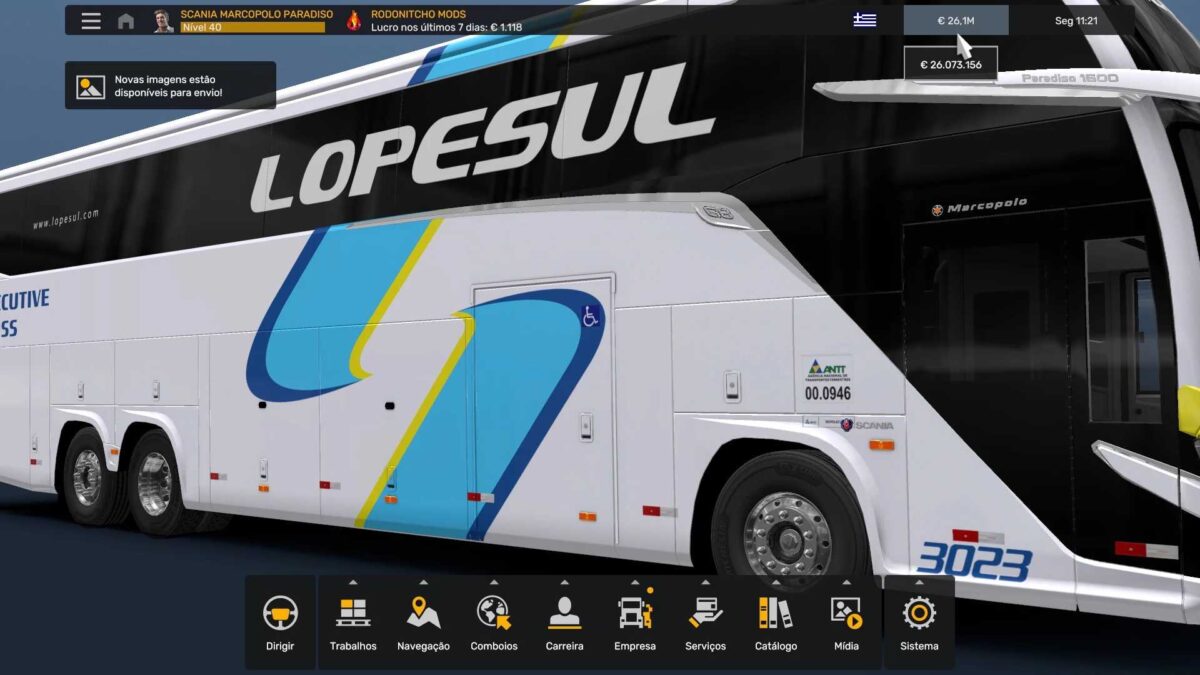
Task: Open the hamburger menu in the top bar
Action: pyautogui.click(x=91, y=21)
